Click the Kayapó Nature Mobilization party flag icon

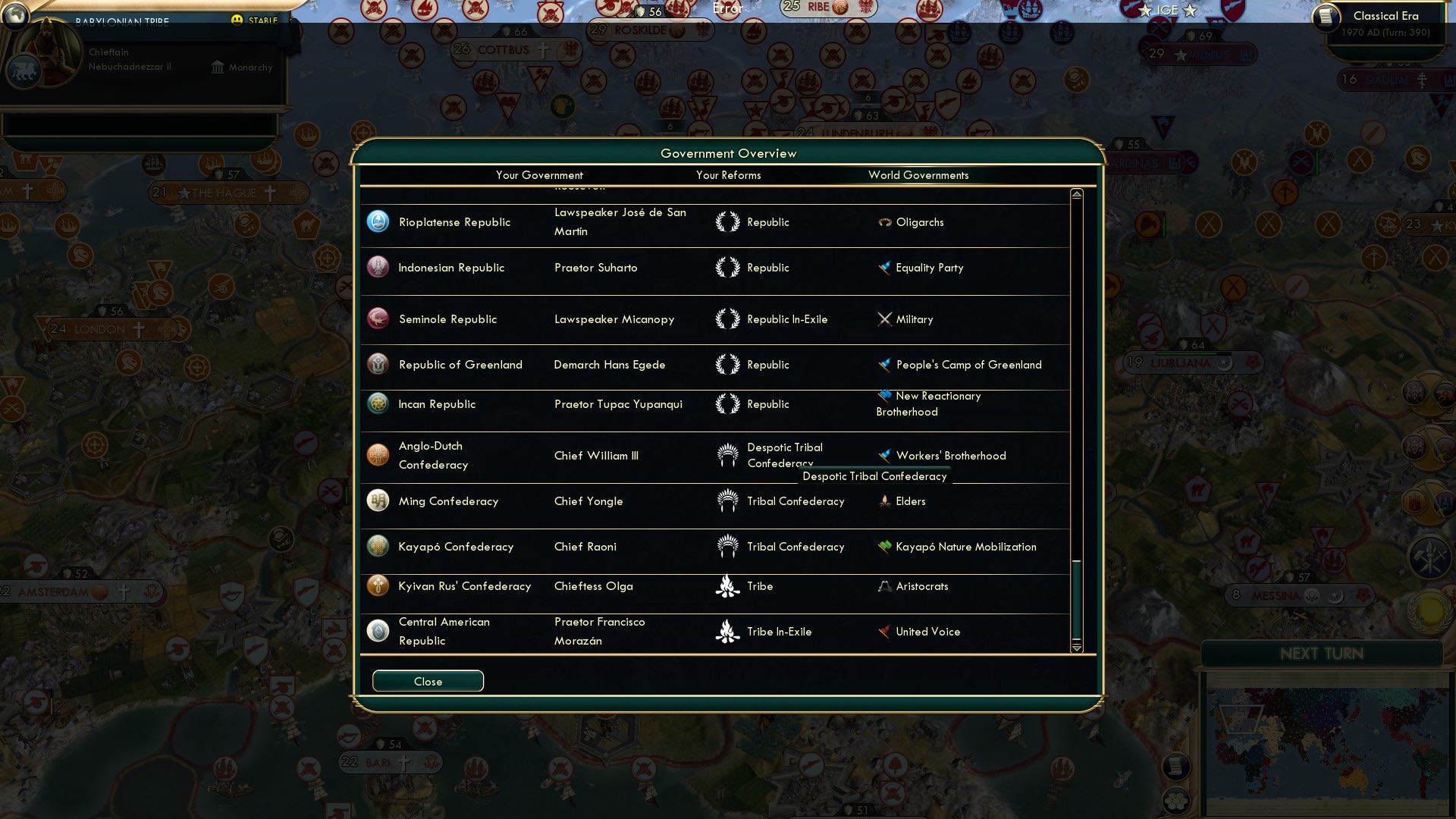coord(882,546)
